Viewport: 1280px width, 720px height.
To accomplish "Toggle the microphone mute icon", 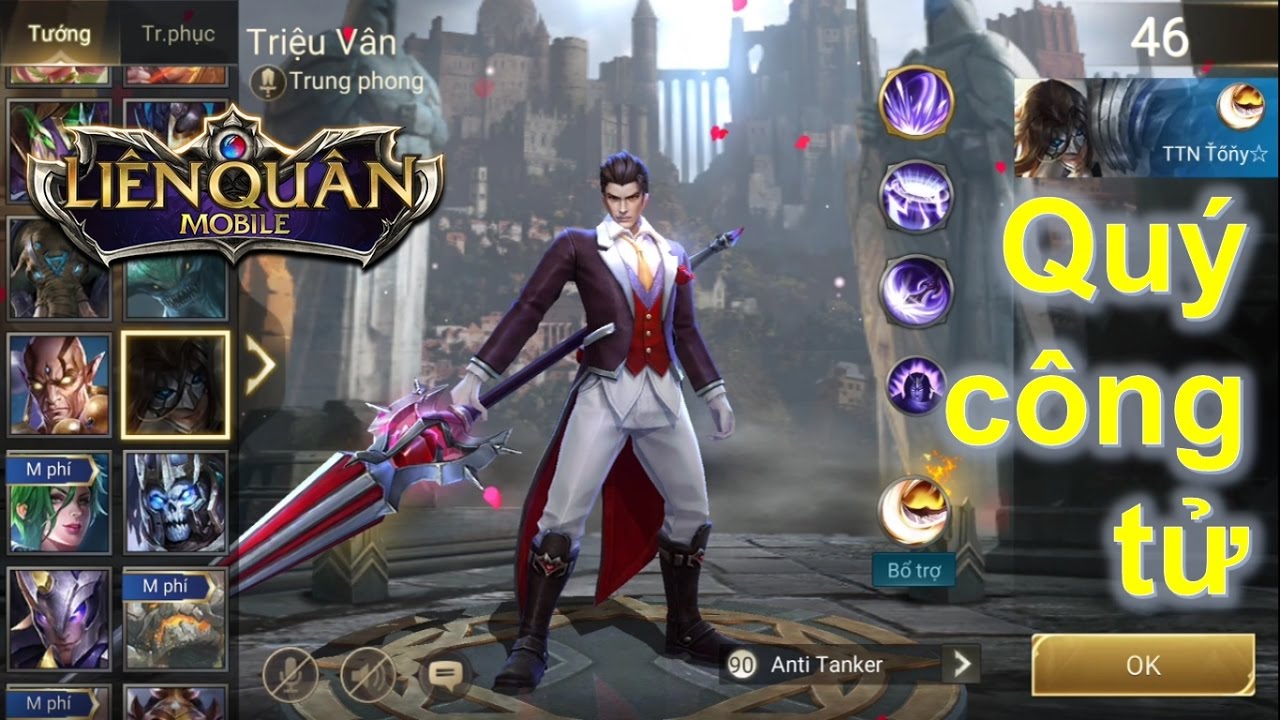I will coord(290,675).
